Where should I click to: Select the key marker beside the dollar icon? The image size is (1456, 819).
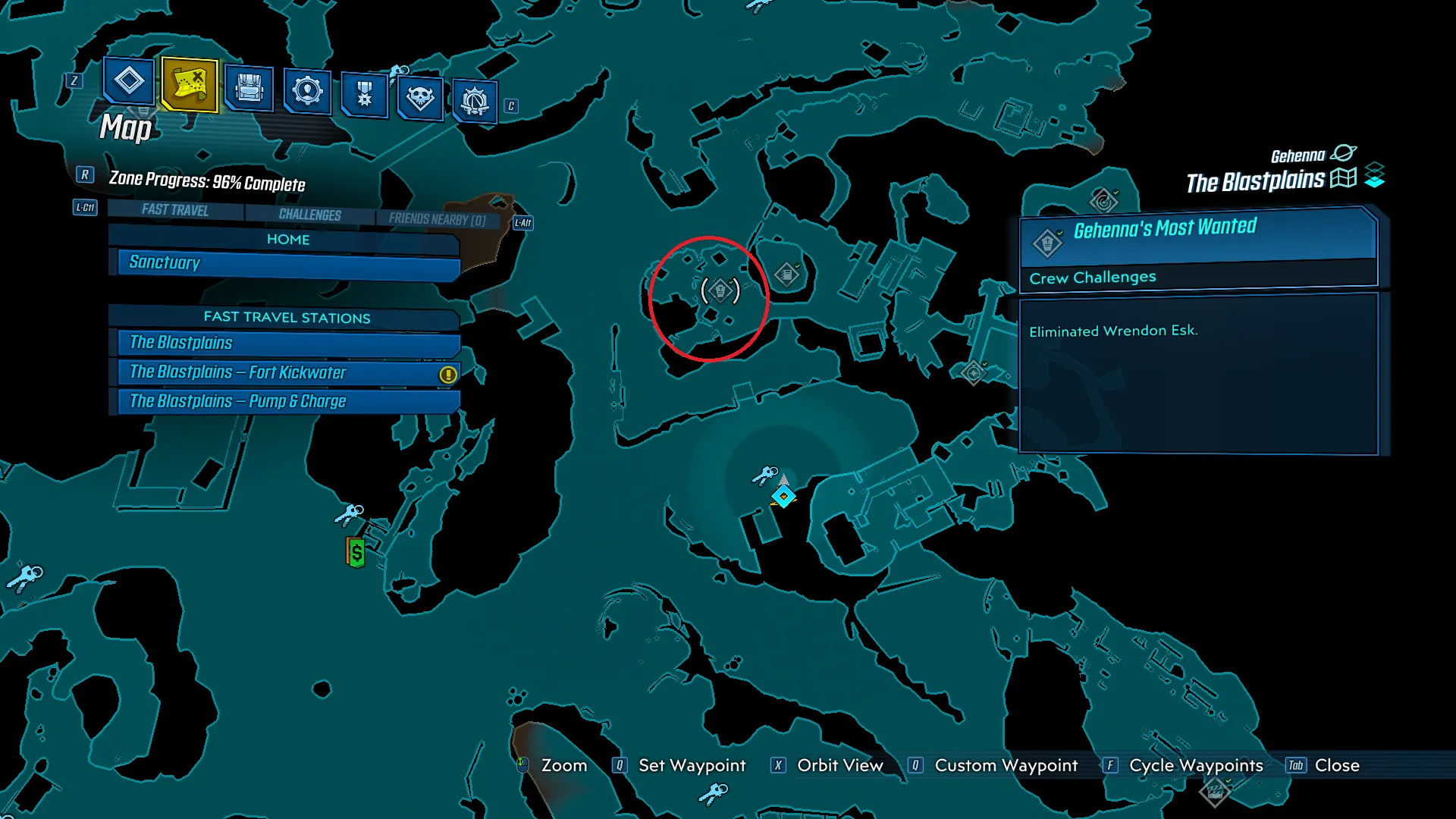350,515
